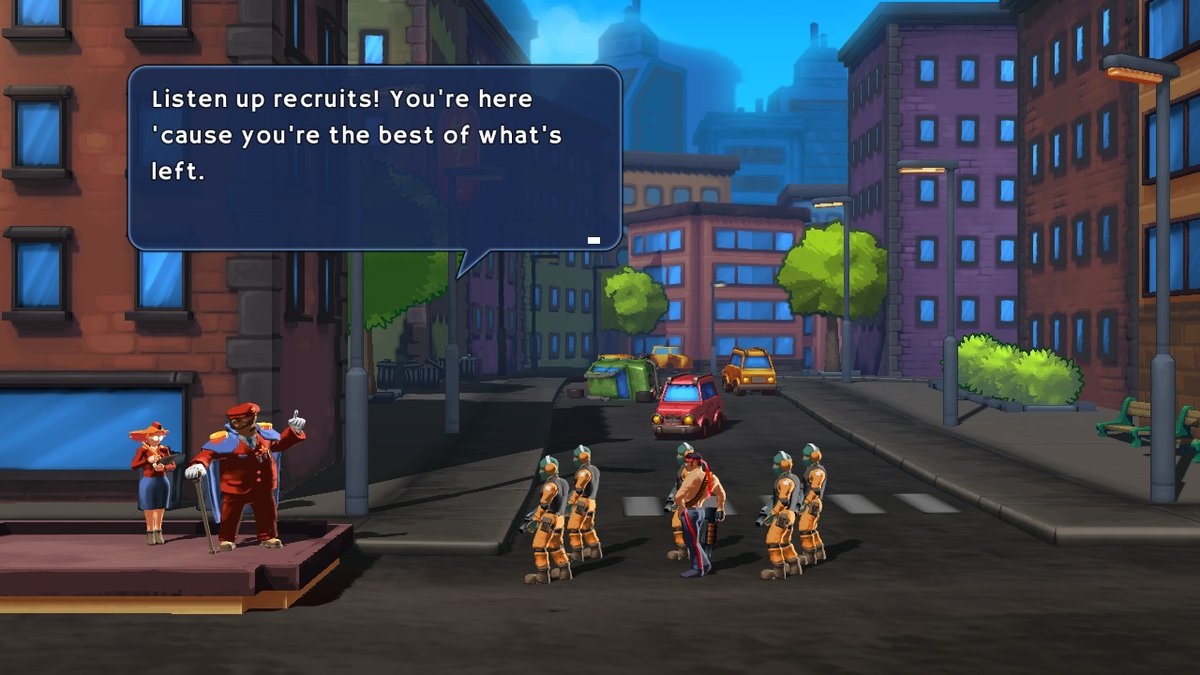1200x675 pixels.
Task: Advance the recruits speech dialogue box
Action: tap(374, 157)
